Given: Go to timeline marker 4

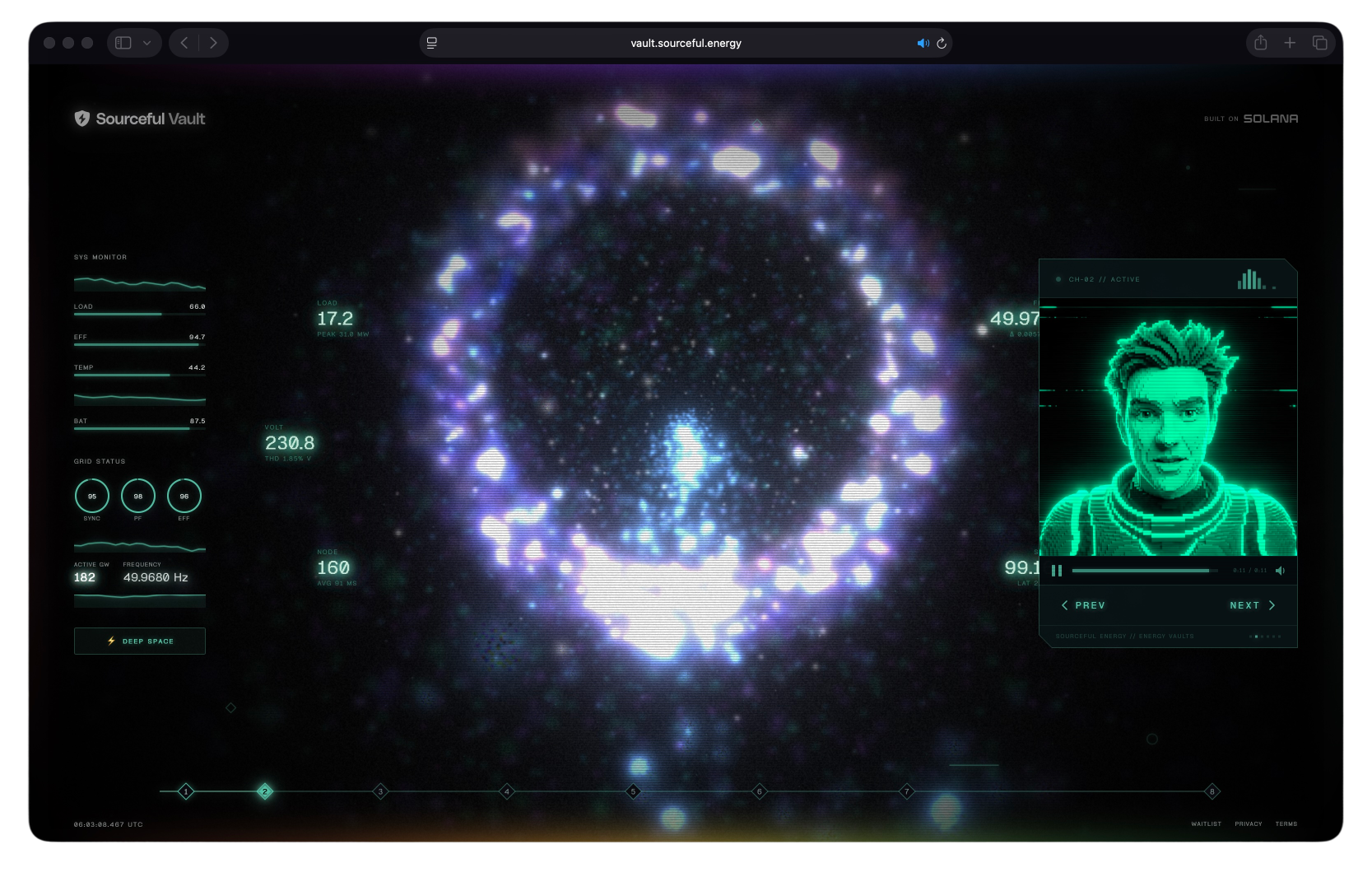Looking at the screenshot, I should tap(507, 791).
